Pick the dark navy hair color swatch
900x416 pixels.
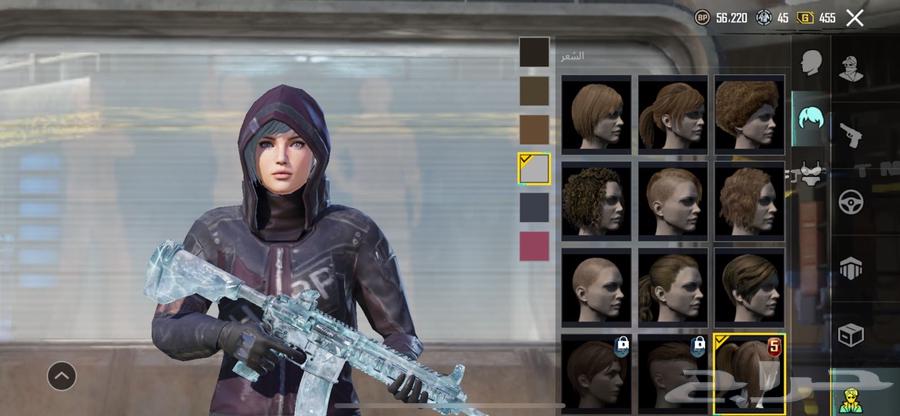point(534,207)
